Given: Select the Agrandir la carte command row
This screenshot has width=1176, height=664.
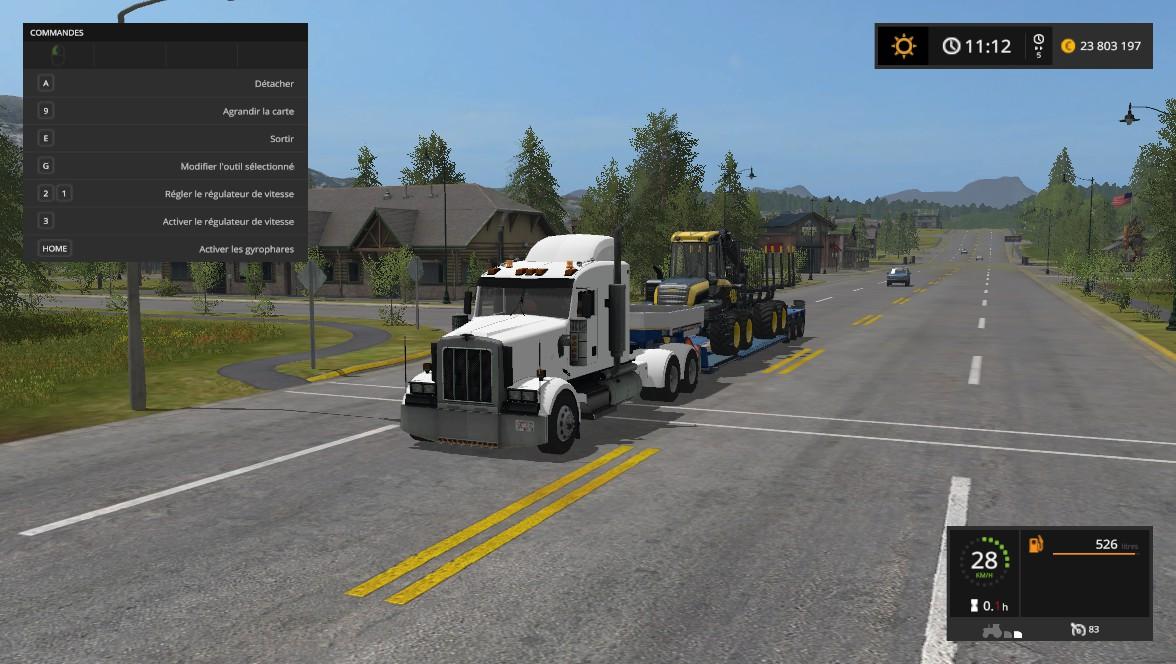Looking at the screenshot, I should (165, 111).
